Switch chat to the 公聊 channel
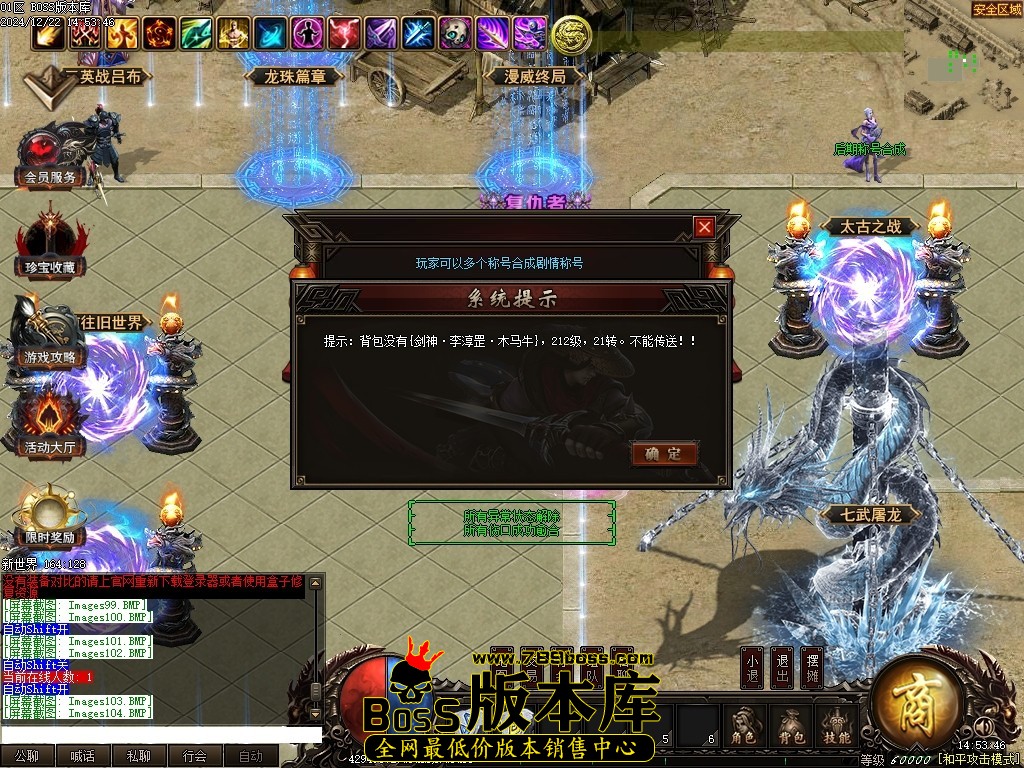 27,756
